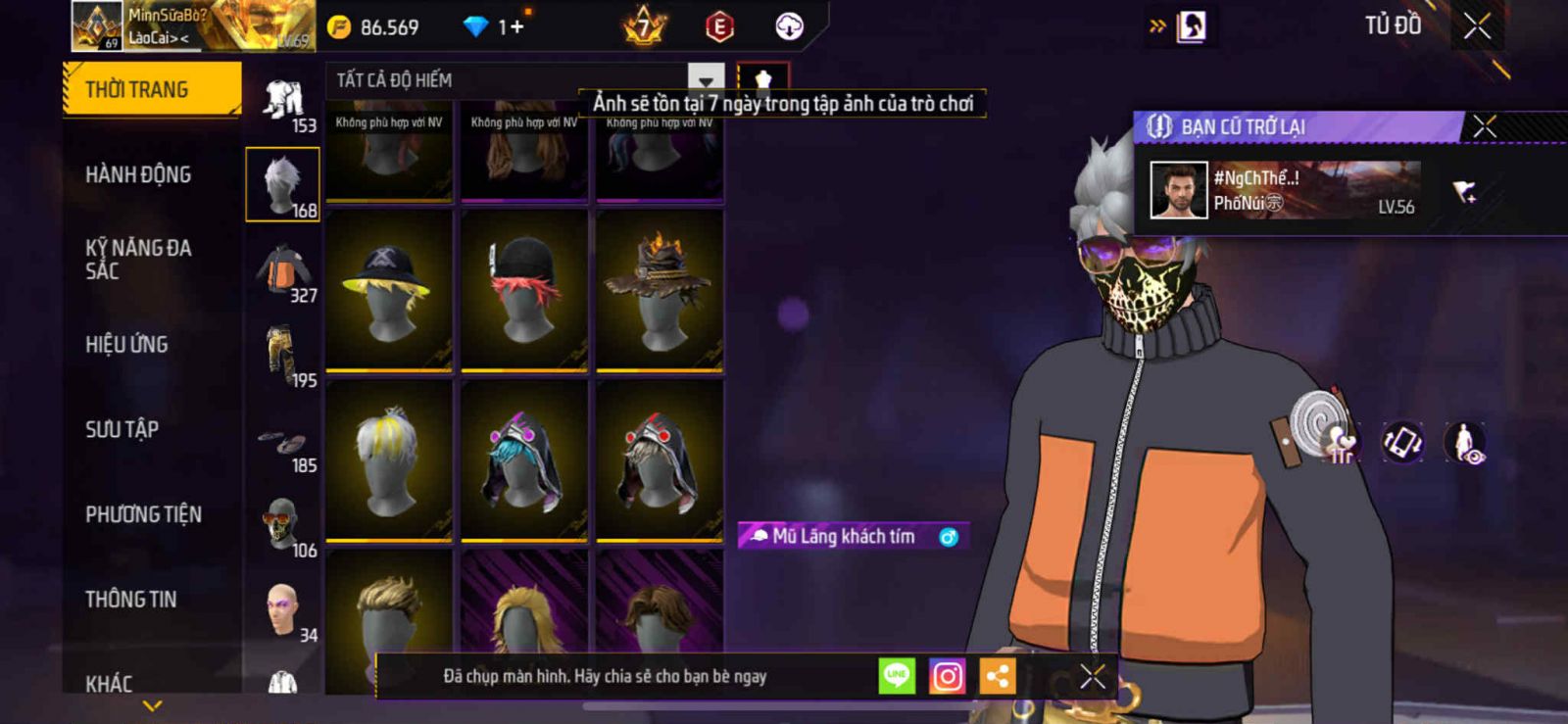Open the Hiệu Ứng section
Screen dimensions: 1568x724
click(126, 345)
